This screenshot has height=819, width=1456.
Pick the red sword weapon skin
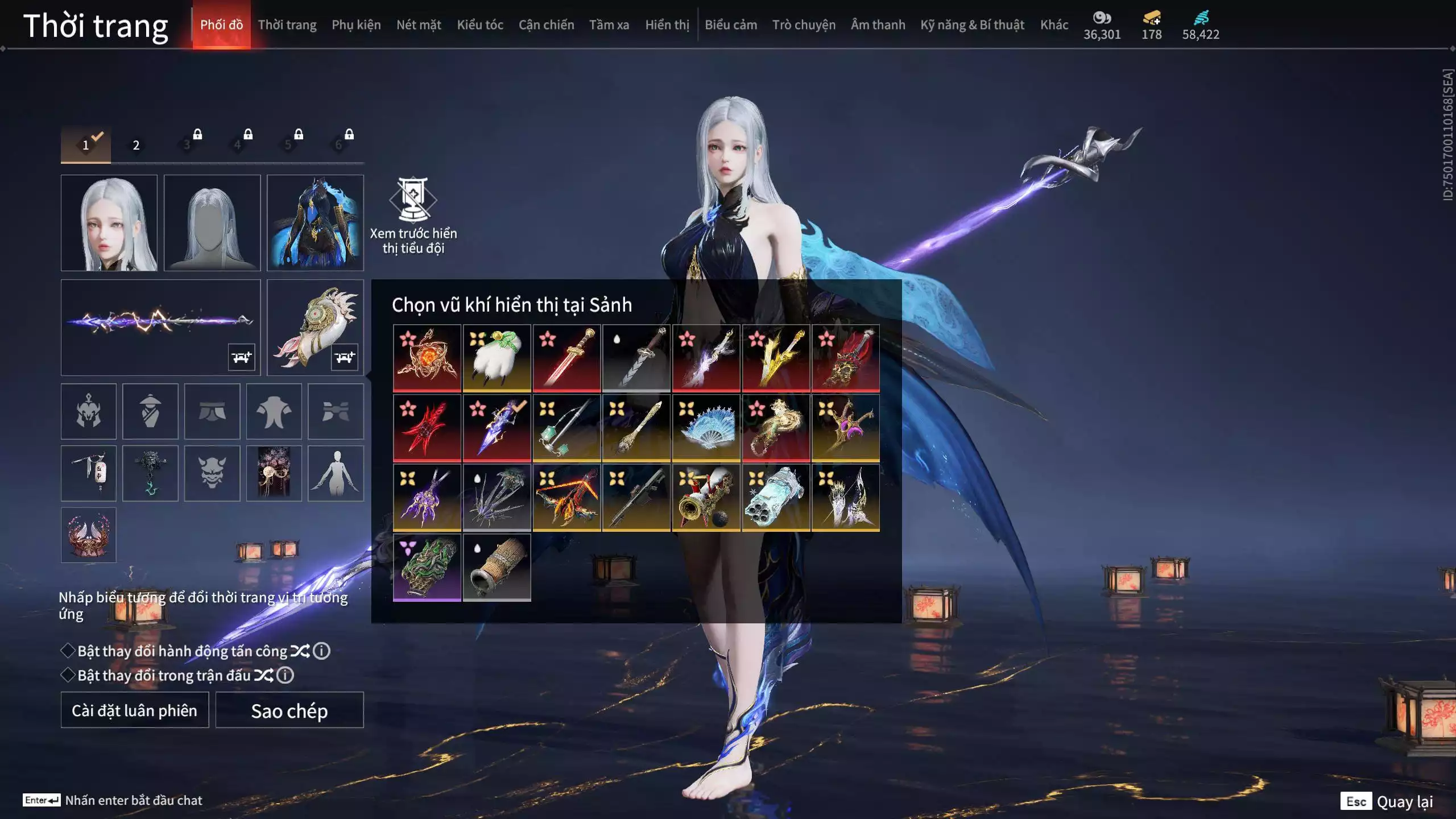click(x=566, y=358)
